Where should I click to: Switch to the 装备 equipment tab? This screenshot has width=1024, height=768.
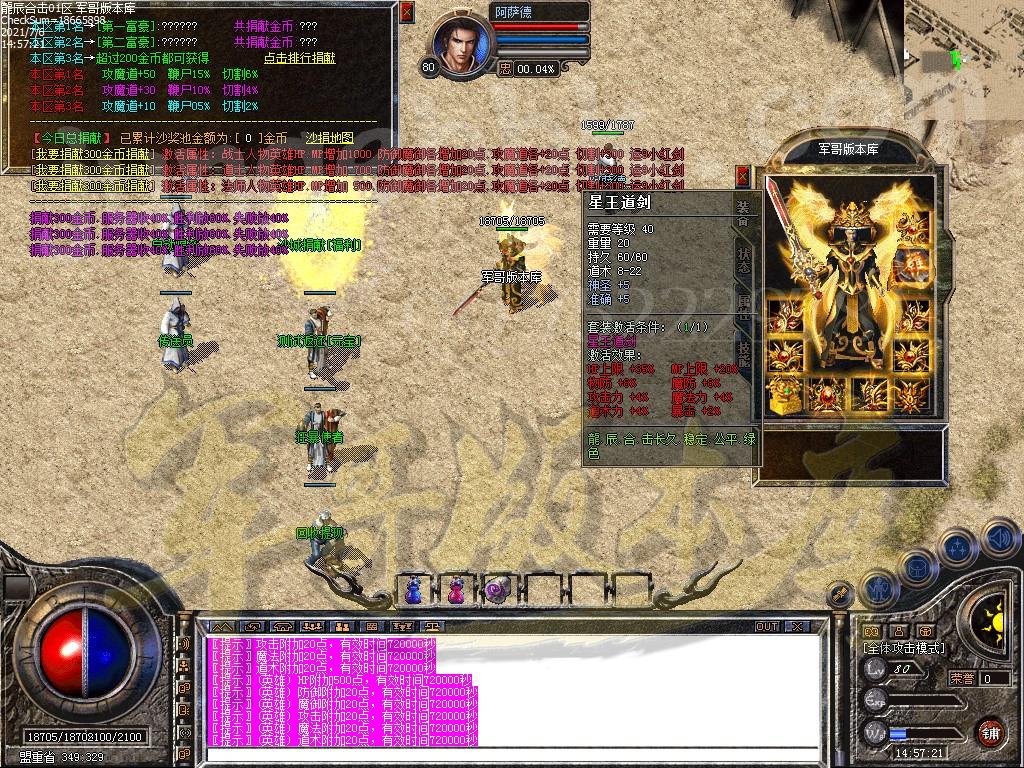click(743, 212)
